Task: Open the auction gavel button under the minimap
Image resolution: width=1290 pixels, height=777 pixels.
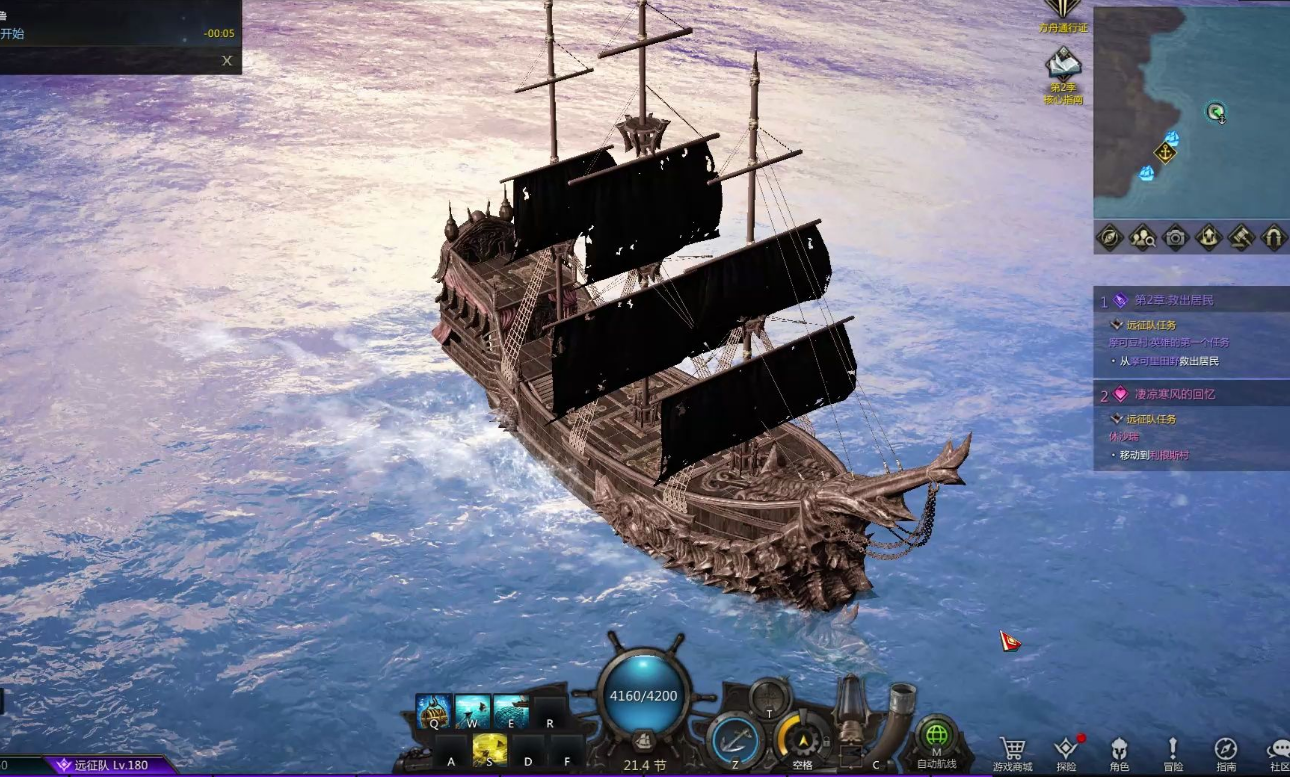Action: (1241, 237)
